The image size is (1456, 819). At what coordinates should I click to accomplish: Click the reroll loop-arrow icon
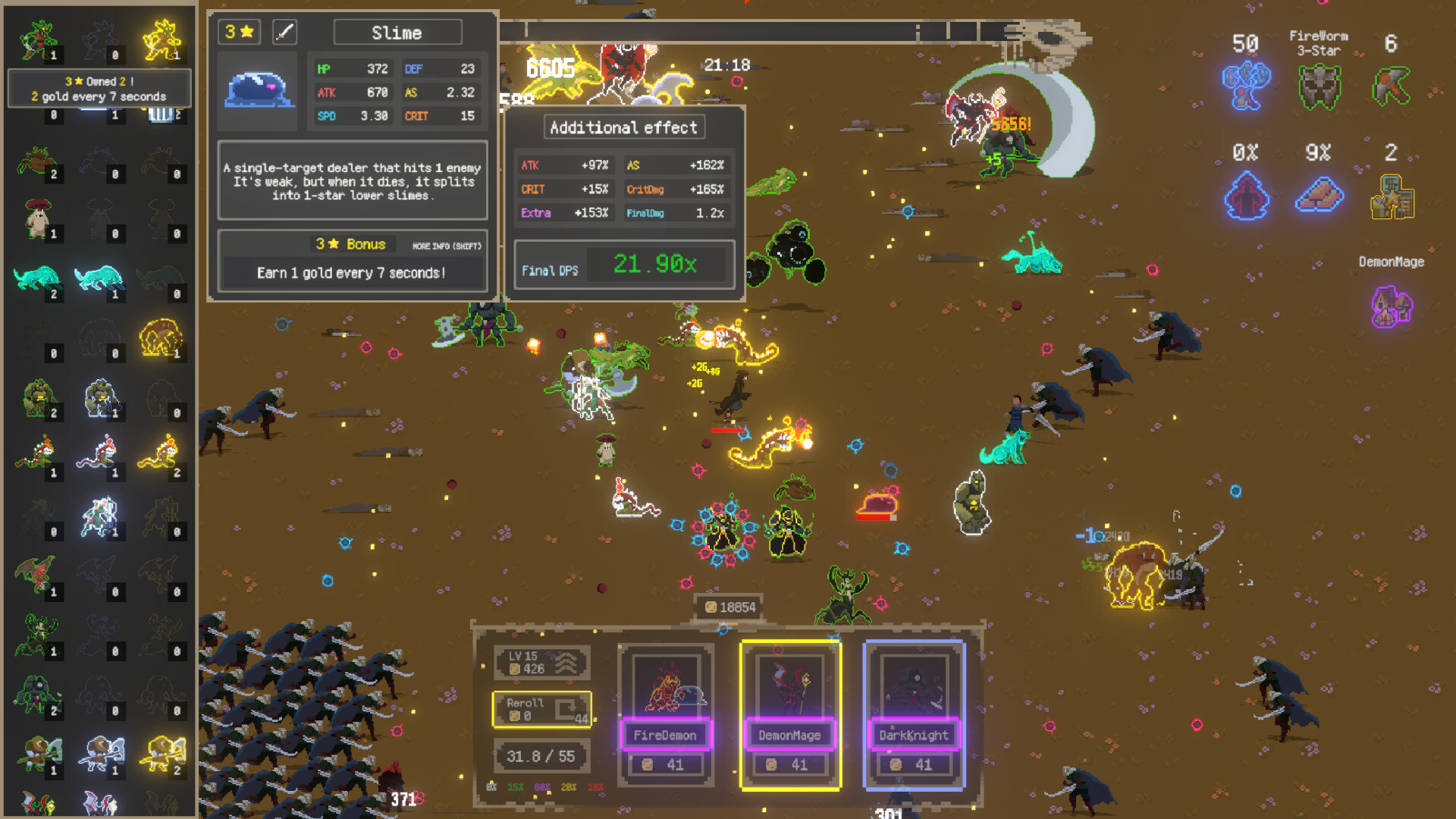point(565,707)
